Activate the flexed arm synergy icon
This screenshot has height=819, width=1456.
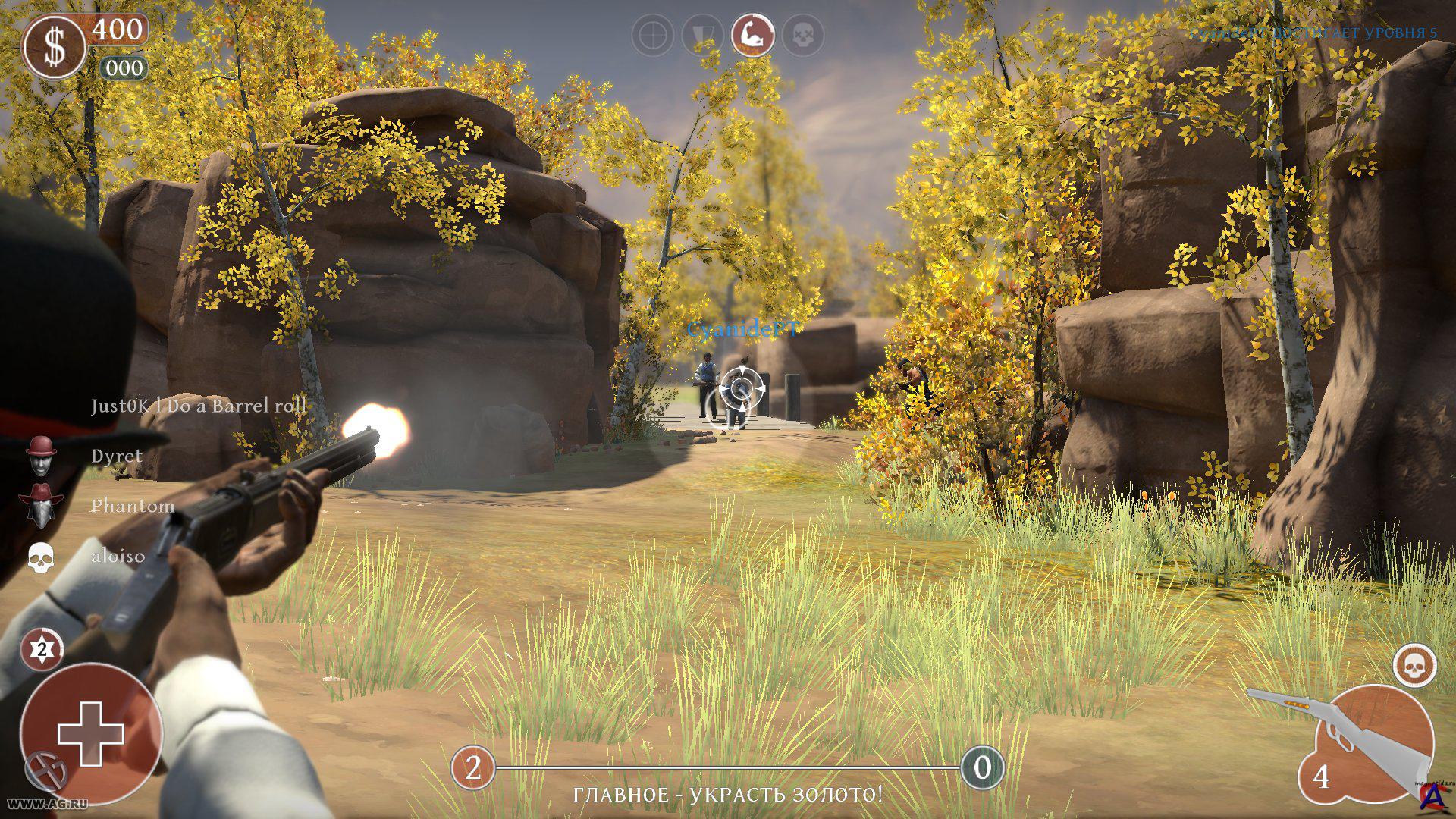[x=752, y=35]
